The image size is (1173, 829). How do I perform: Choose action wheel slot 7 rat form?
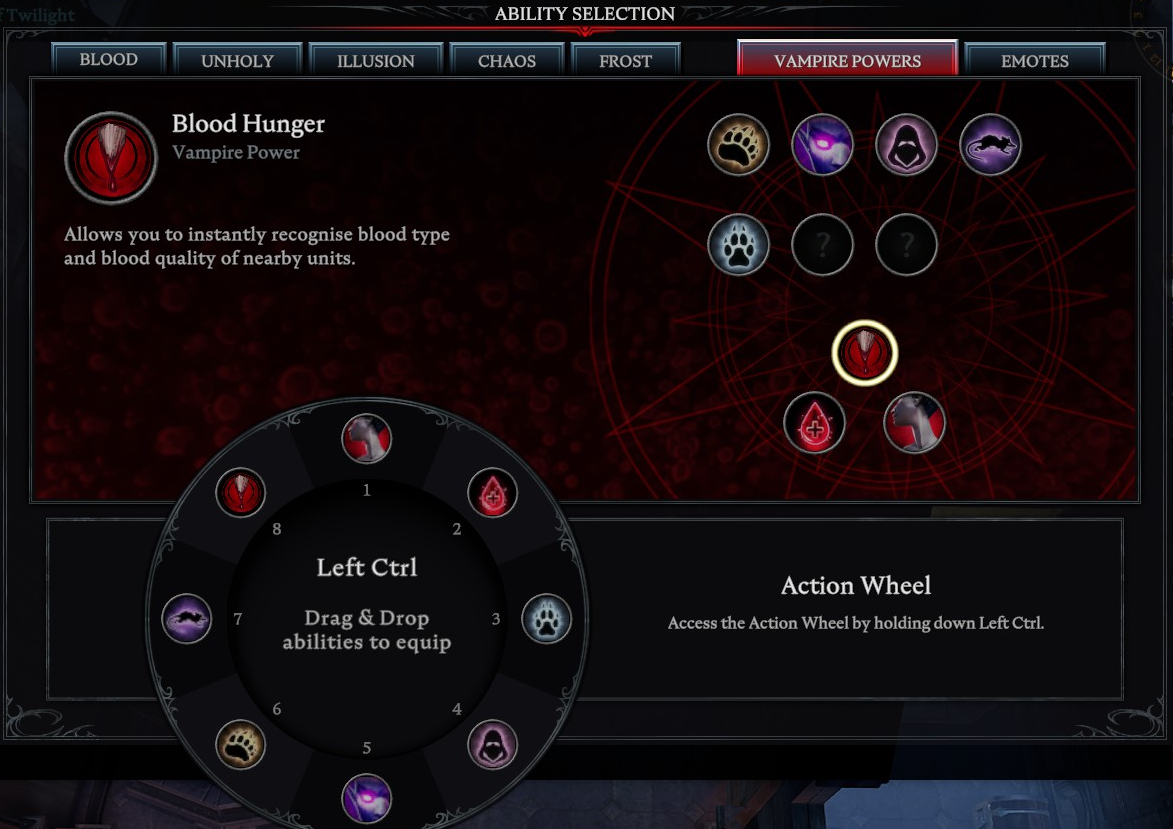click(x=187, y=619)
